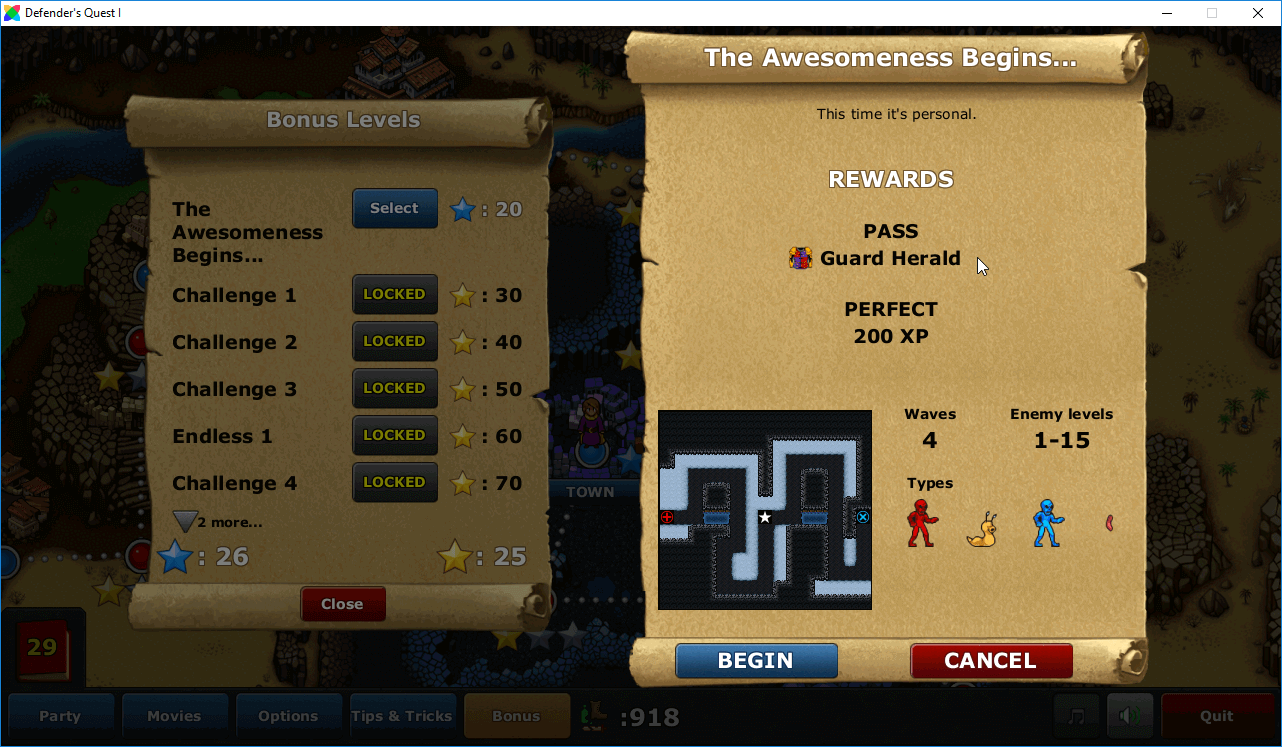
Task: Click the blue star icon beside total 26
Action: pos(175,557)
